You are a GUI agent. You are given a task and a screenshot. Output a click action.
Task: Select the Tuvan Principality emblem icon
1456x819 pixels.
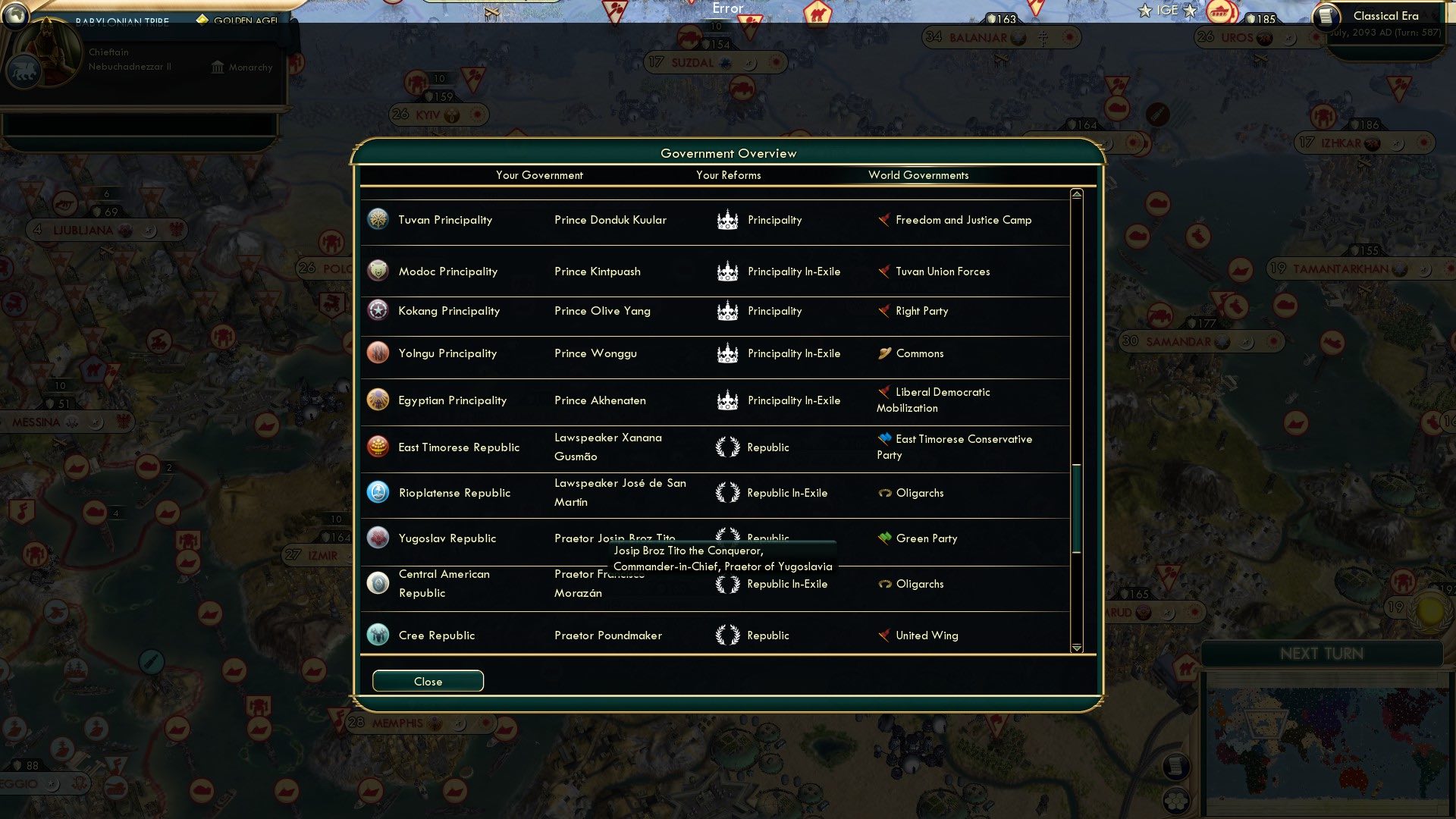378,219
